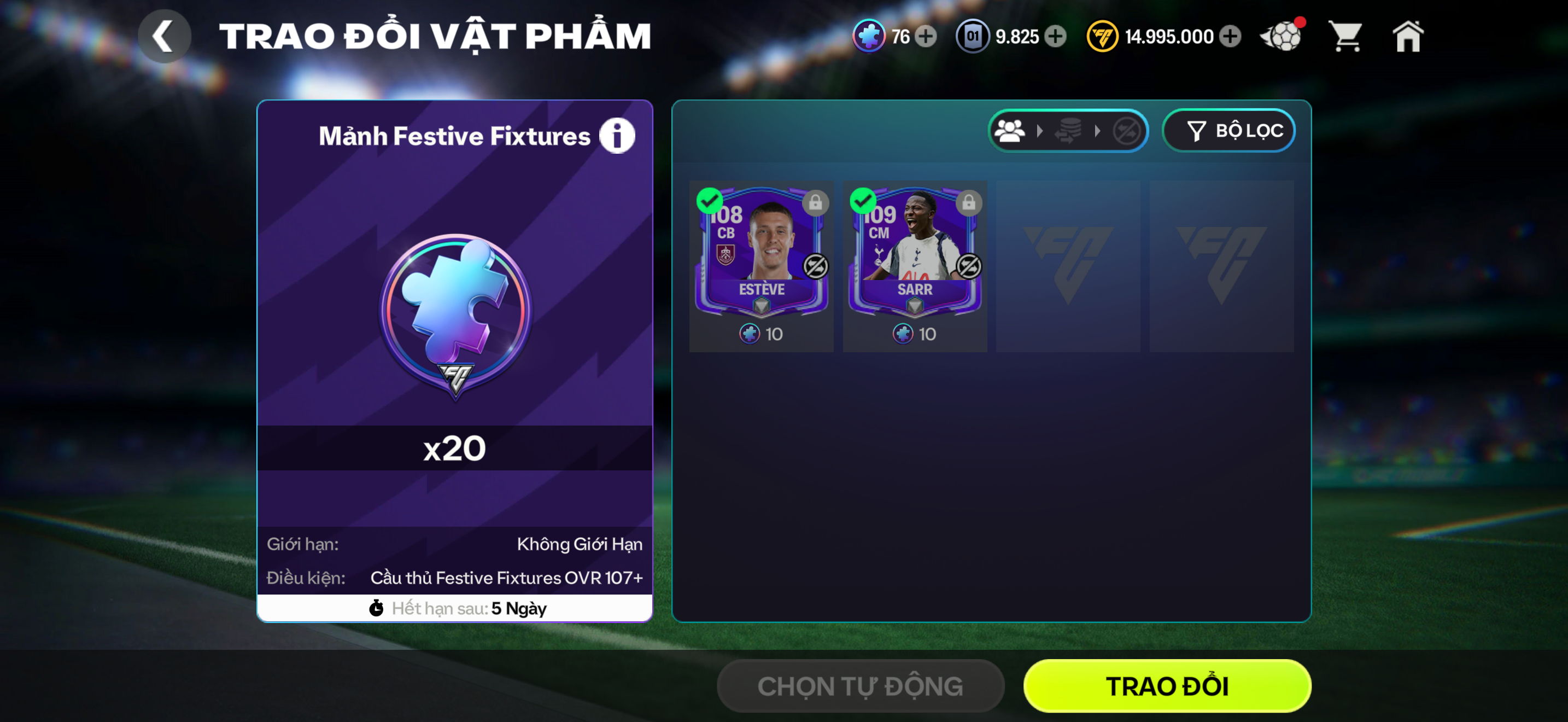Click the plus to add FC coins
The image size is (1568, 722).
pyautogui.click(x=1231, y=37)
